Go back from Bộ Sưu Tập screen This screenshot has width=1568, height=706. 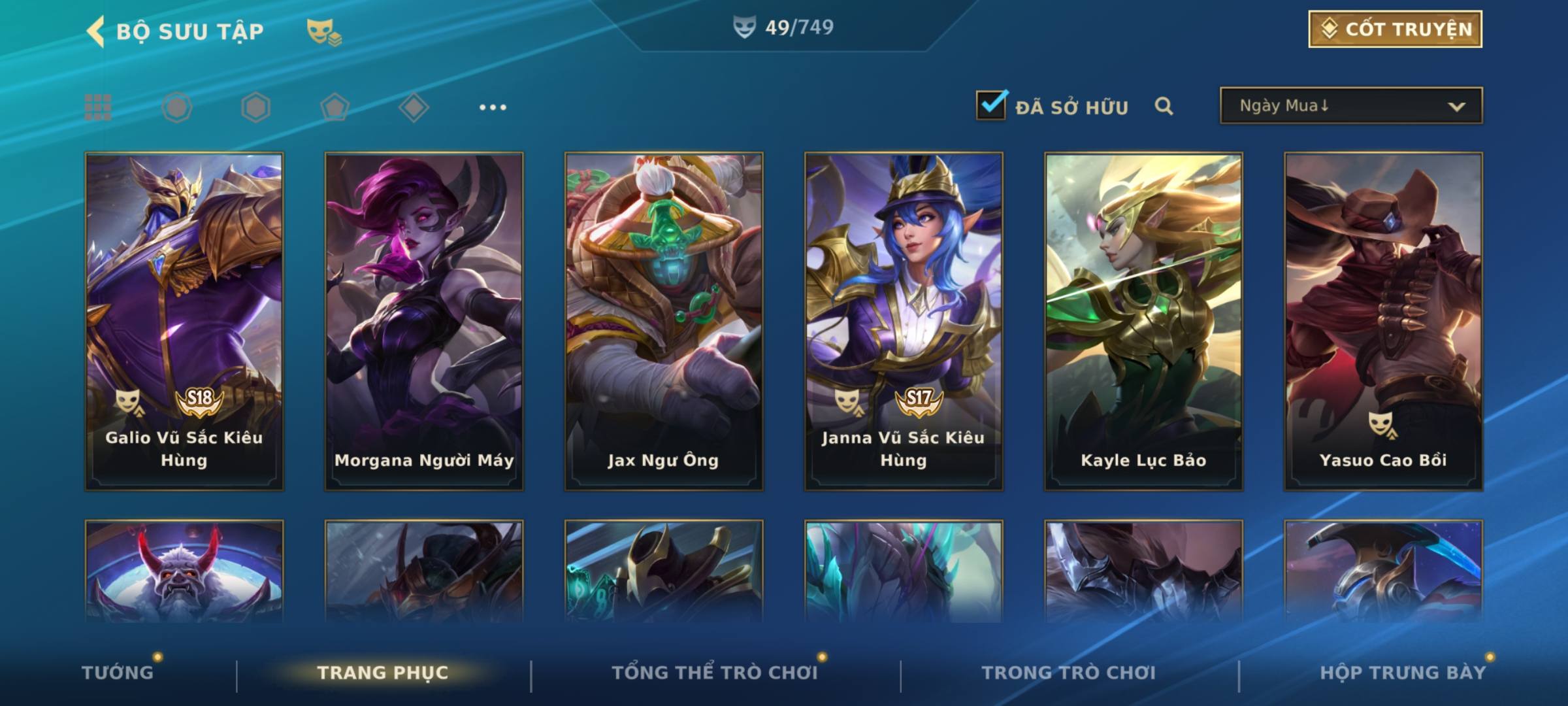(x=96, y=31)
